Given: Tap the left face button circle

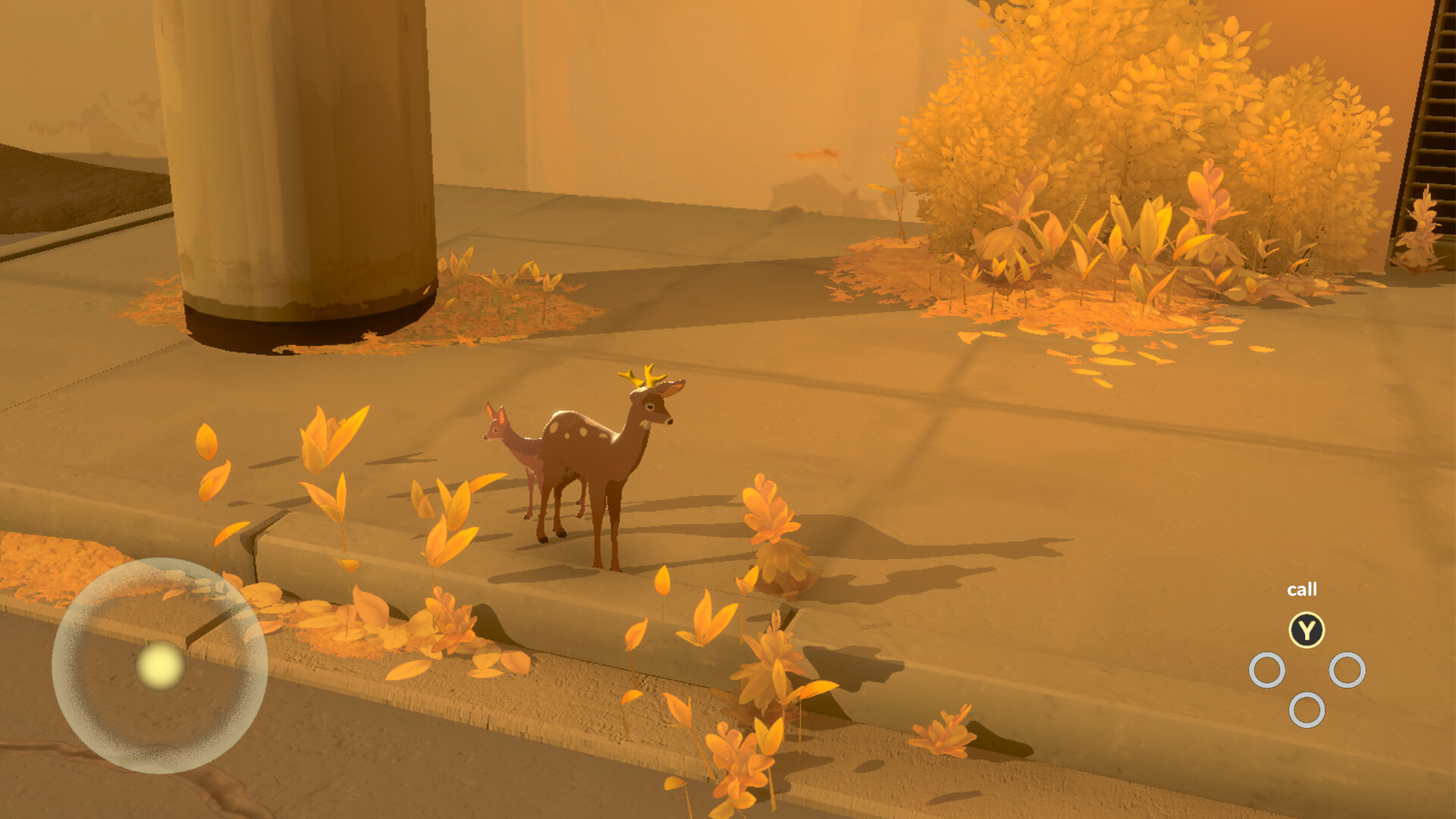Looking at the screenshot, I should click(1266, 669).
